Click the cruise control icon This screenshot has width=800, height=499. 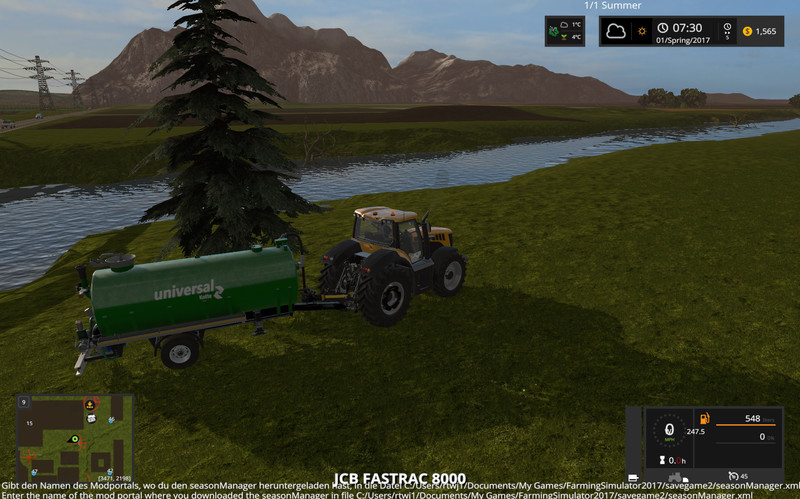click(732, 475)
